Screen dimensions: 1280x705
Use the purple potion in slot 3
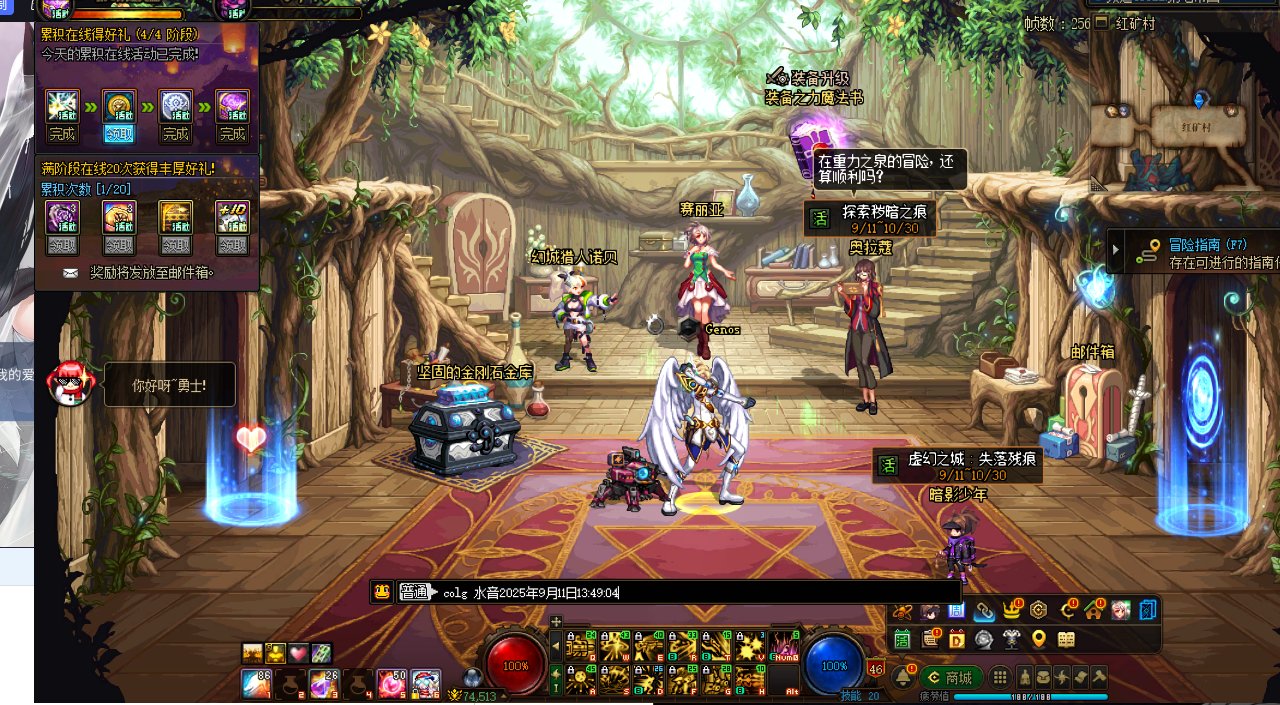pyautogui.click(x=323, y=683)
